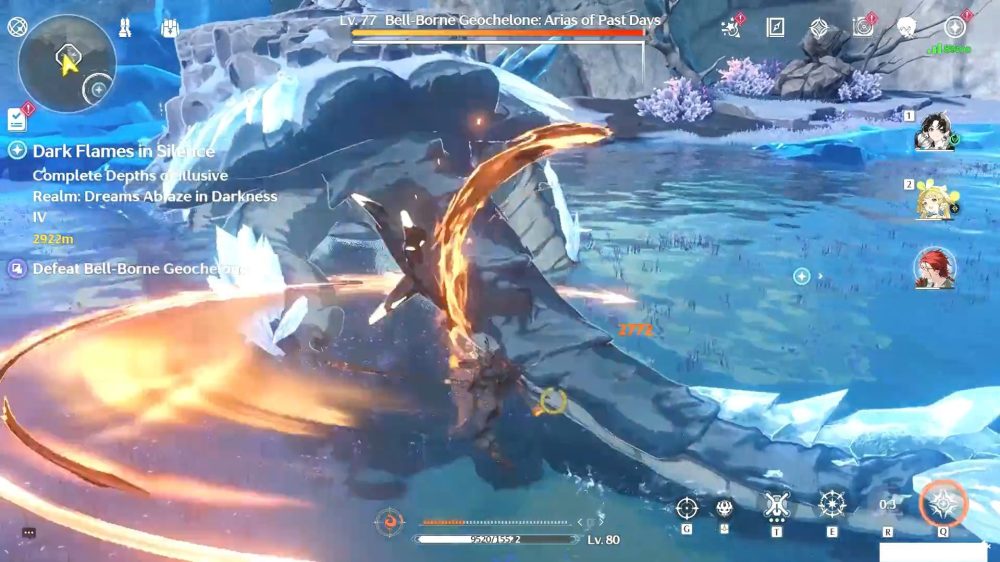Image resolution: width=1000 pixels, height=562 pixels.
Task: Activate the resonance skill wheel icon
Action: click(x=832, y=504)
